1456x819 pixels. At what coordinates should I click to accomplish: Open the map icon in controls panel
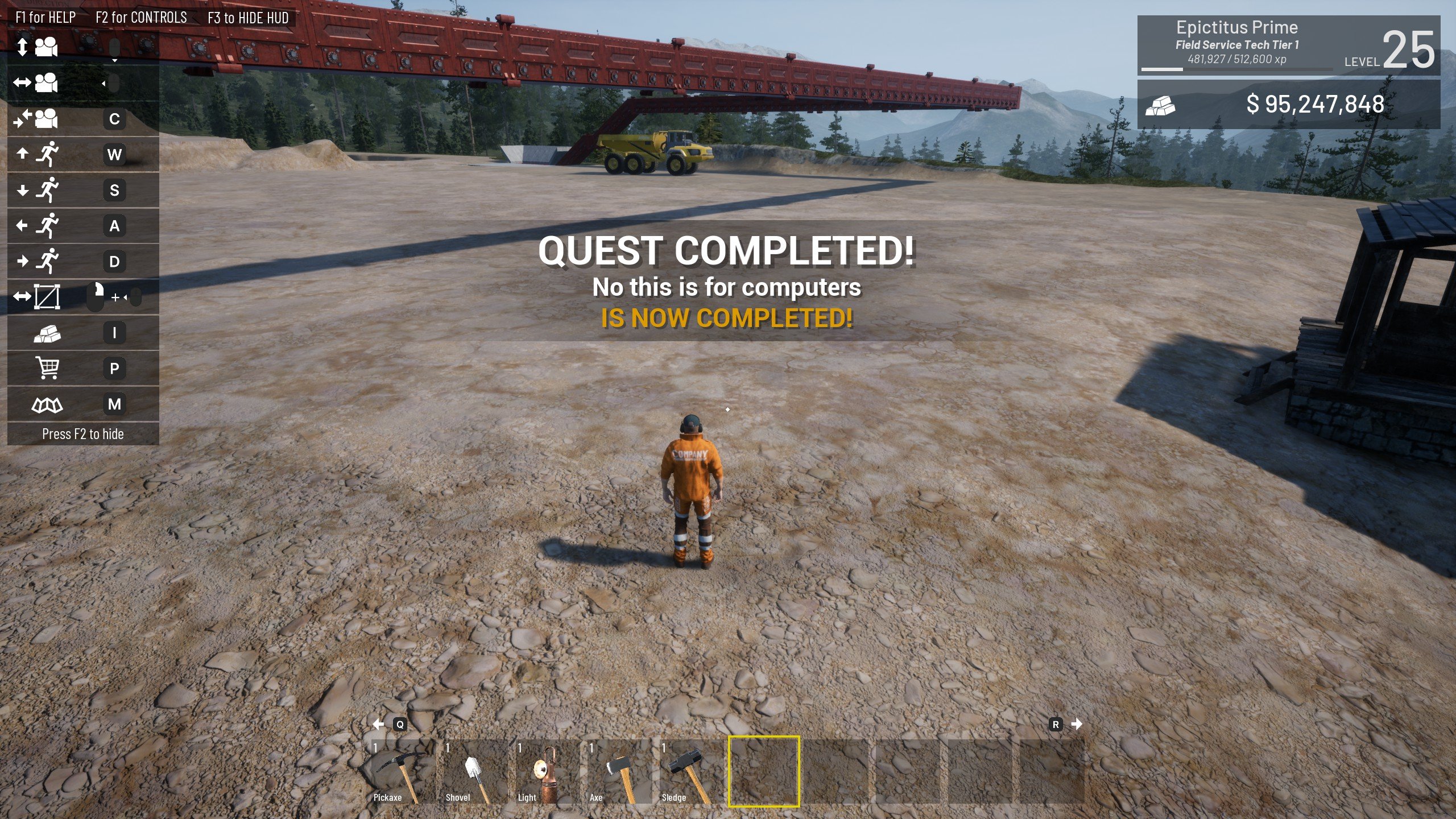(47, 404)
